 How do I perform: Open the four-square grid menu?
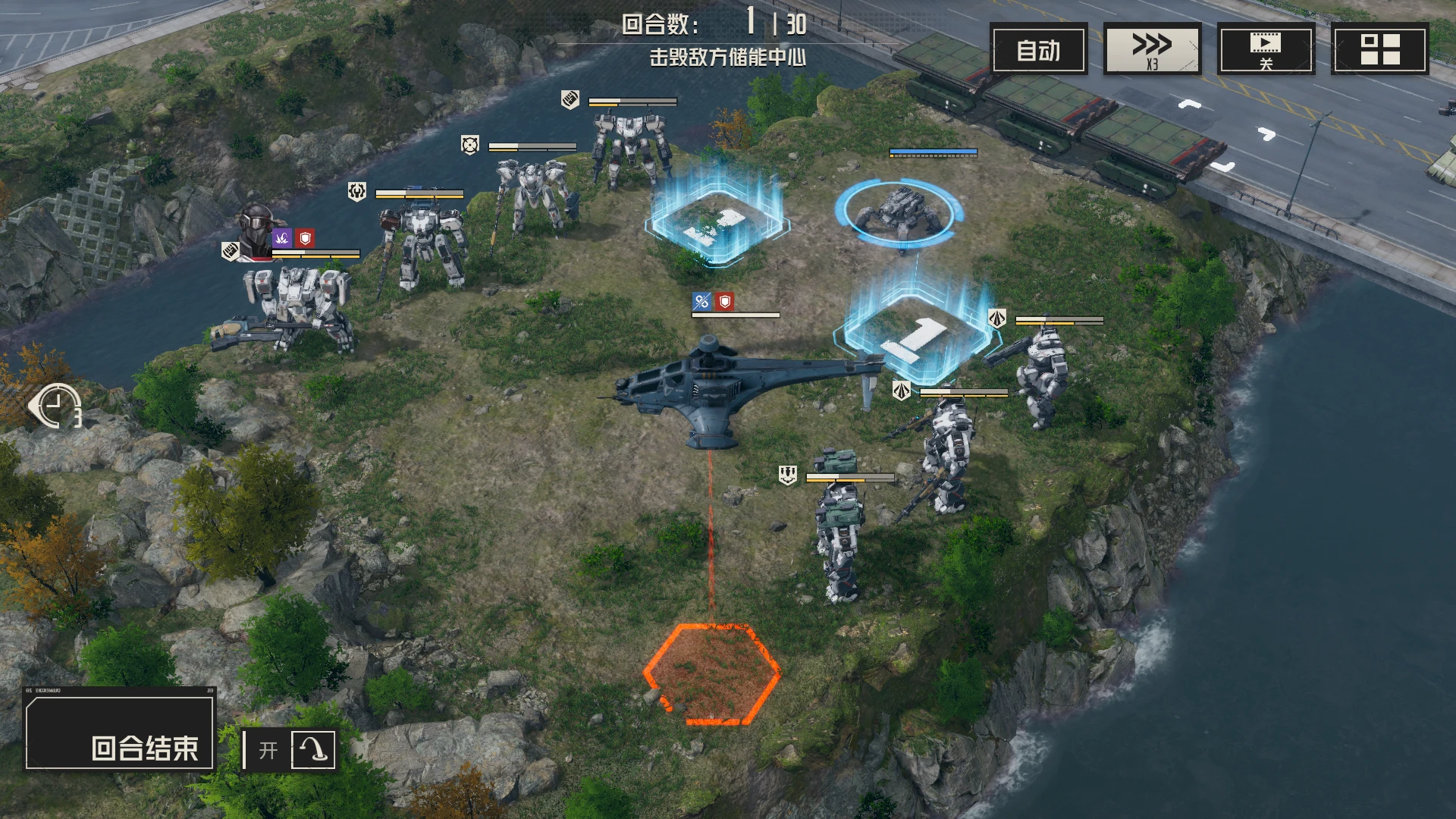click(1379, 49)
